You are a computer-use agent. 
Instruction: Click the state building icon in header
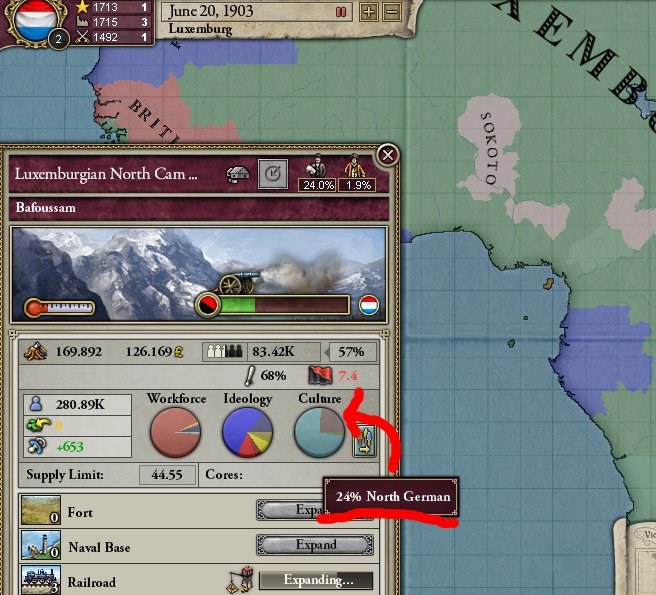[238, 174]
